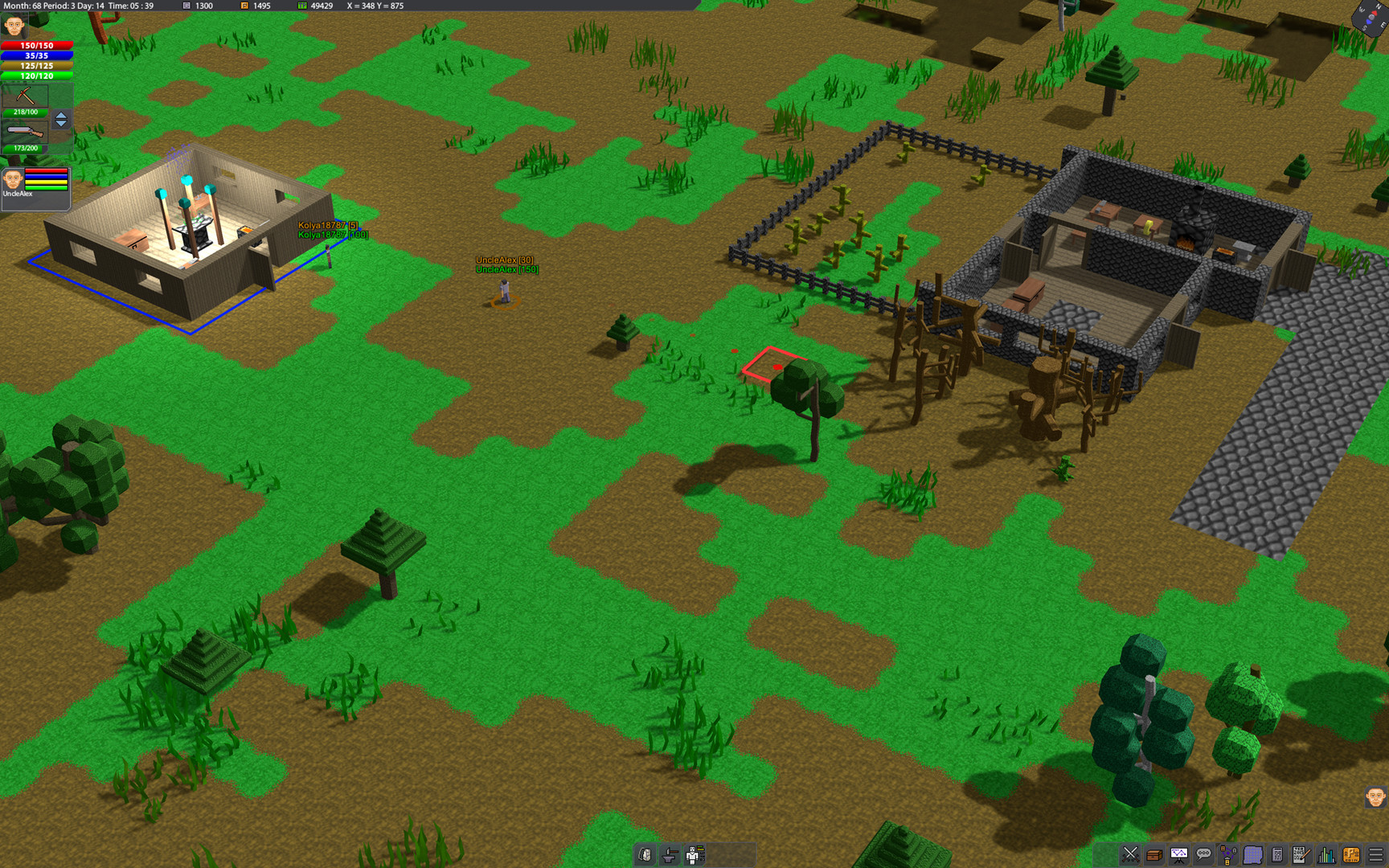Screen dimensions: 1389x868
Task: Open the chat bubble icon
Action: pyautogui.click(x=1204, y=854)
